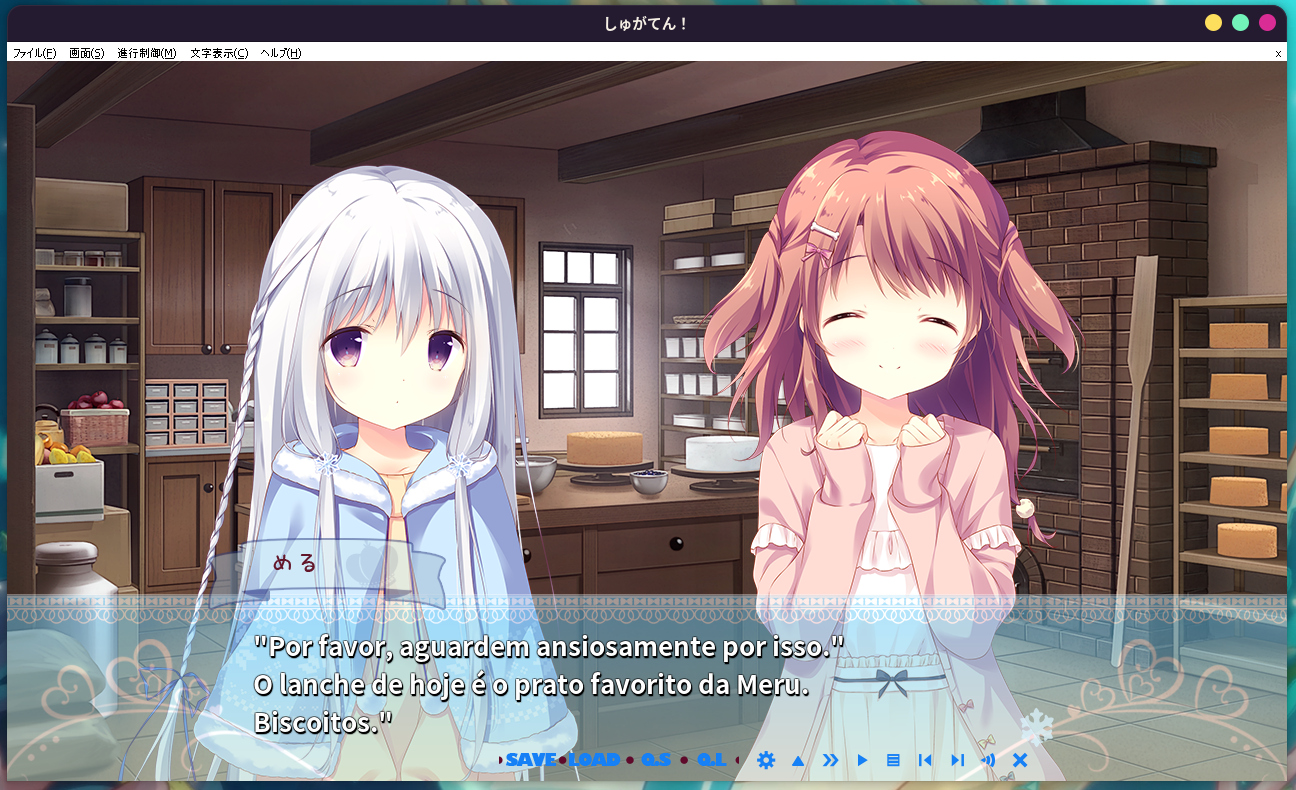Image resolution: width=1296 pixels, height=790 pixels.
Task: Close the window with the pink button
Action: (1267, 23)
